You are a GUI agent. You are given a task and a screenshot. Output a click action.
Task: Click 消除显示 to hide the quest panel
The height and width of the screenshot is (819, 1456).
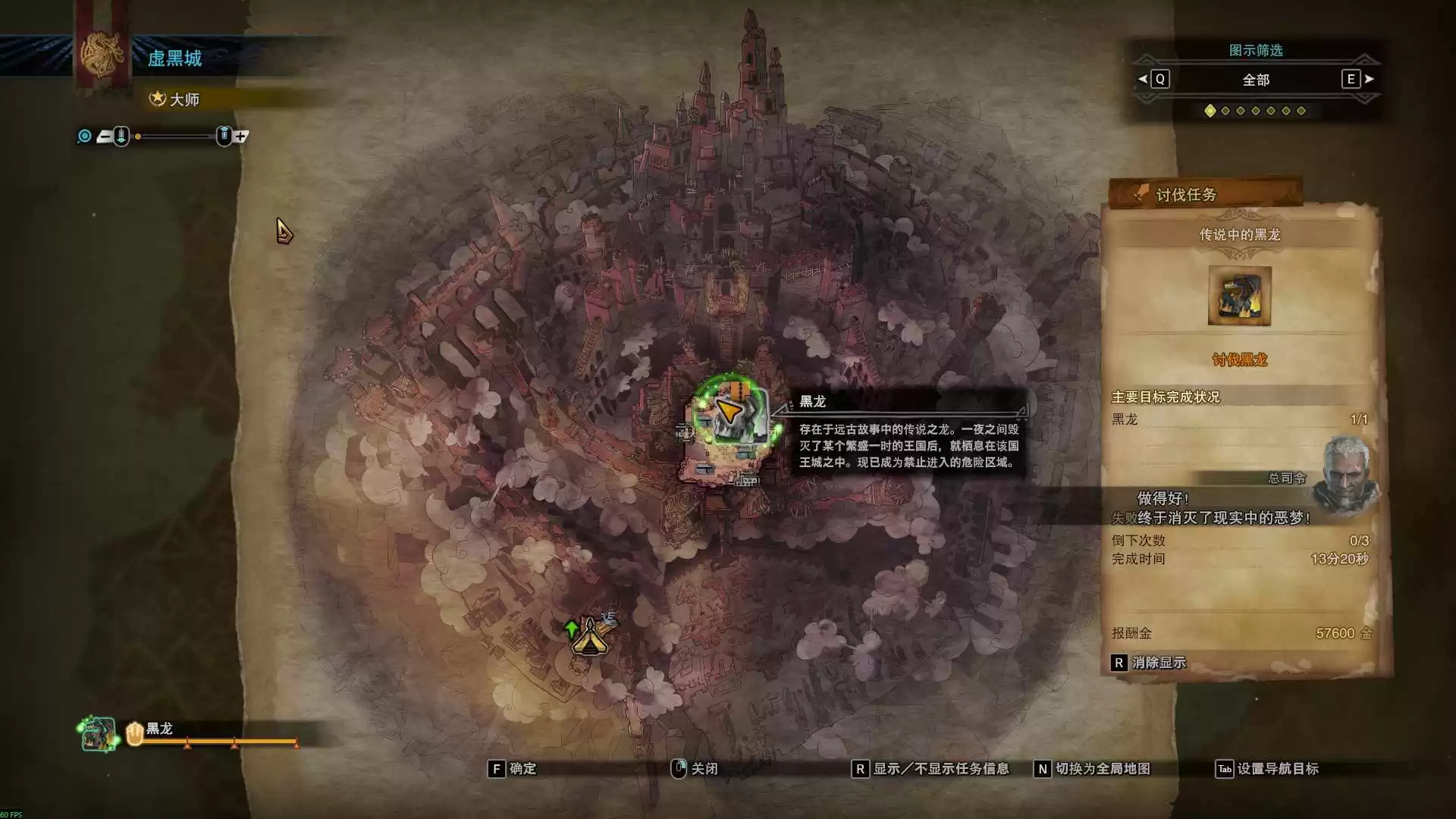1149,663
